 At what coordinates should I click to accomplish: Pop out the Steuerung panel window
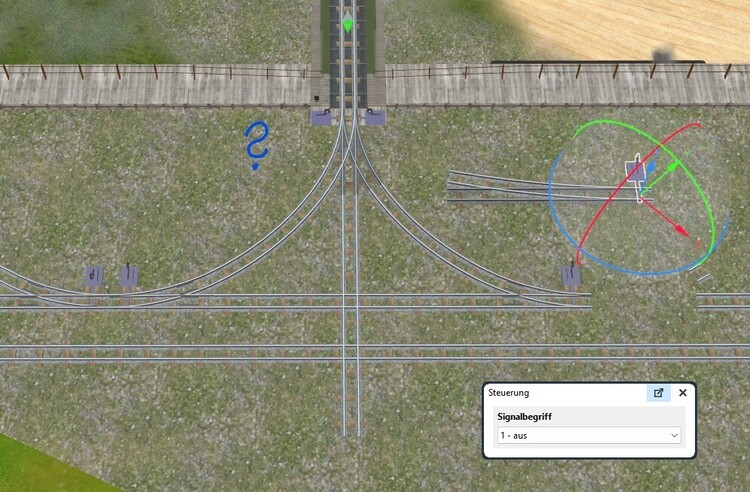click(x=658, y=393)
